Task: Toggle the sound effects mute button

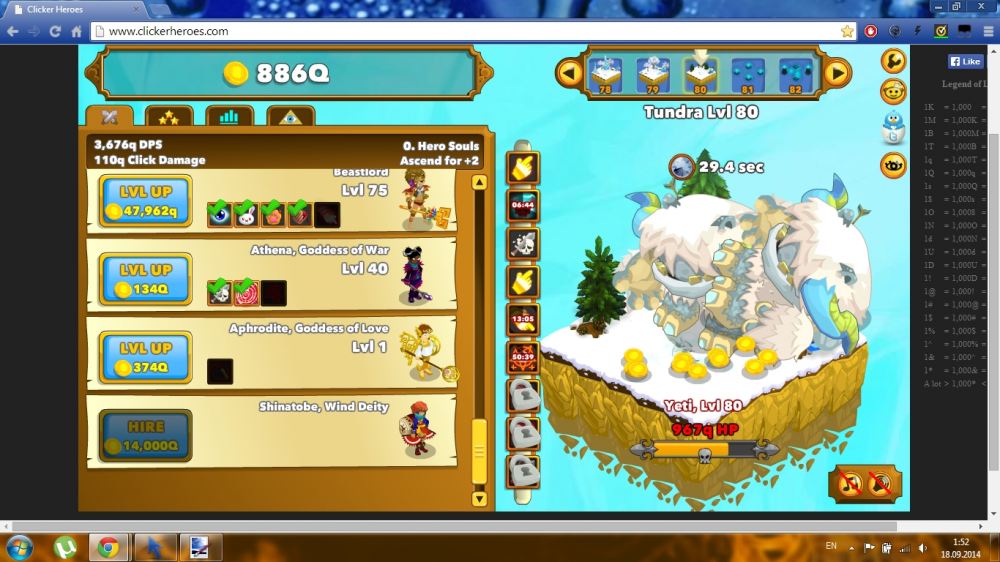Action: [880, 485]
